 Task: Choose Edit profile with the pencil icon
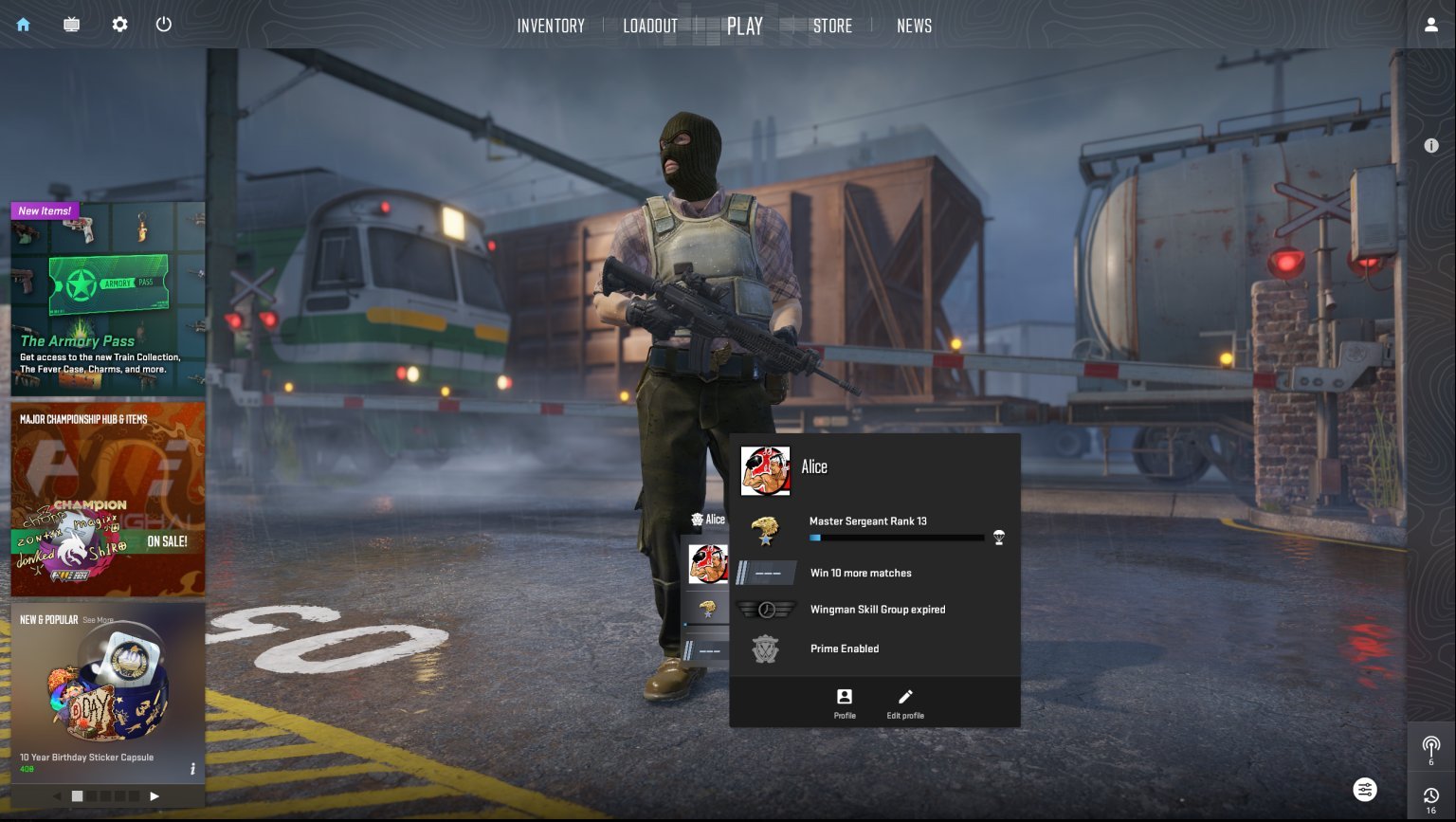pos(905,703)
